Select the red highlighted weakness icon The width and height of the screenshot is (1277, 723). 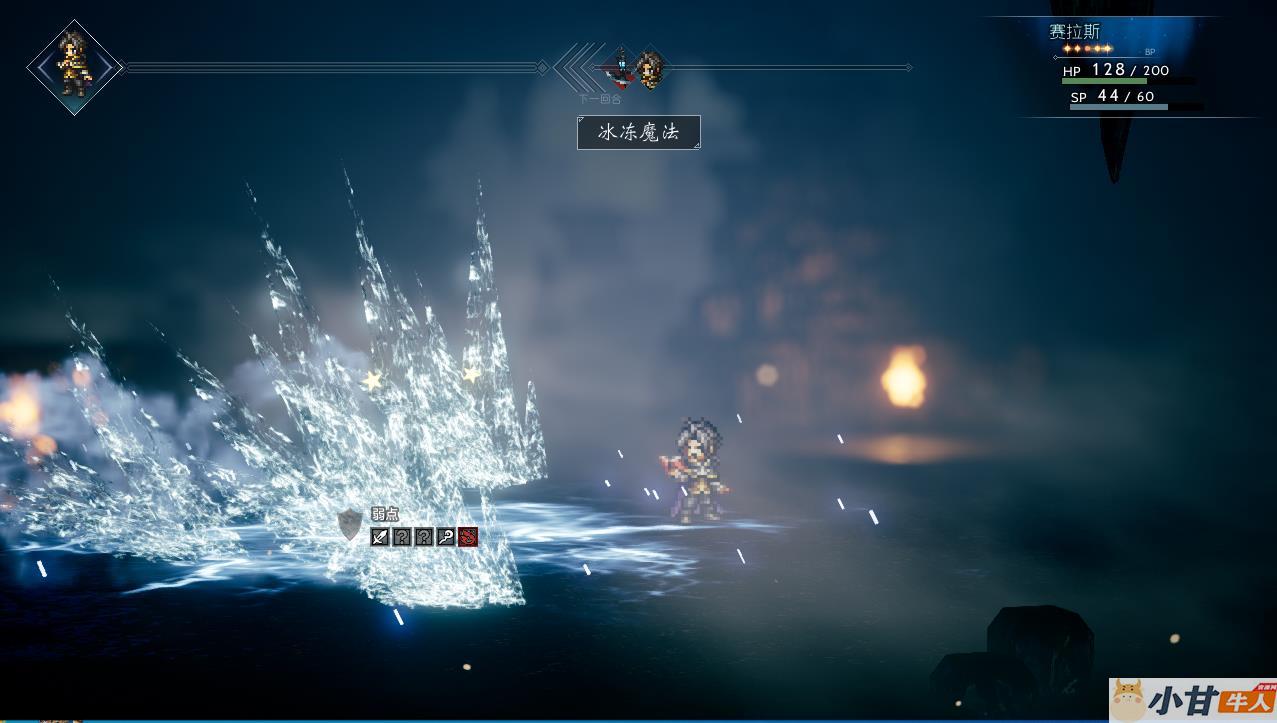(468, 537)
